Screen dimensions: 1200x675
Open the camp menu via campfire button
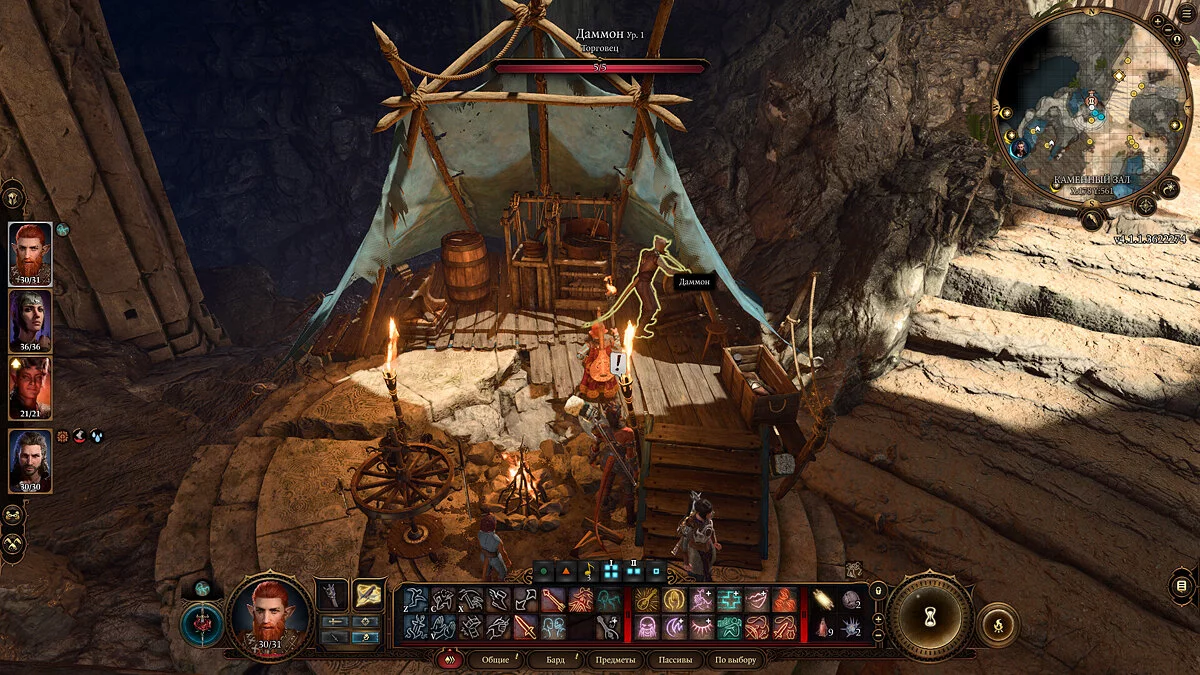[x=997, y=624]
